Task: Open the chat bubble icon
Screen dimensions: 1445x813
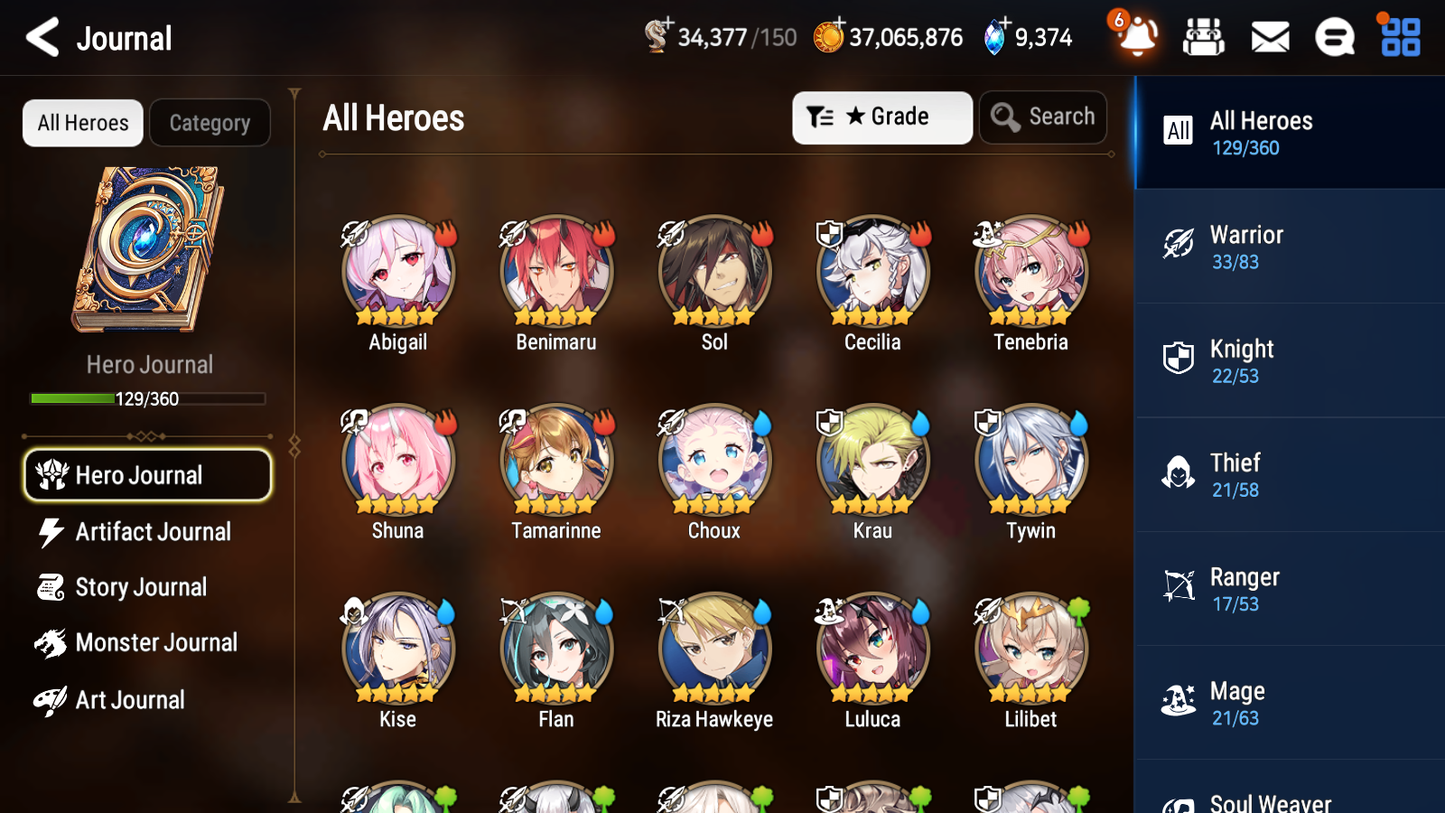Action: (1335, 36)
